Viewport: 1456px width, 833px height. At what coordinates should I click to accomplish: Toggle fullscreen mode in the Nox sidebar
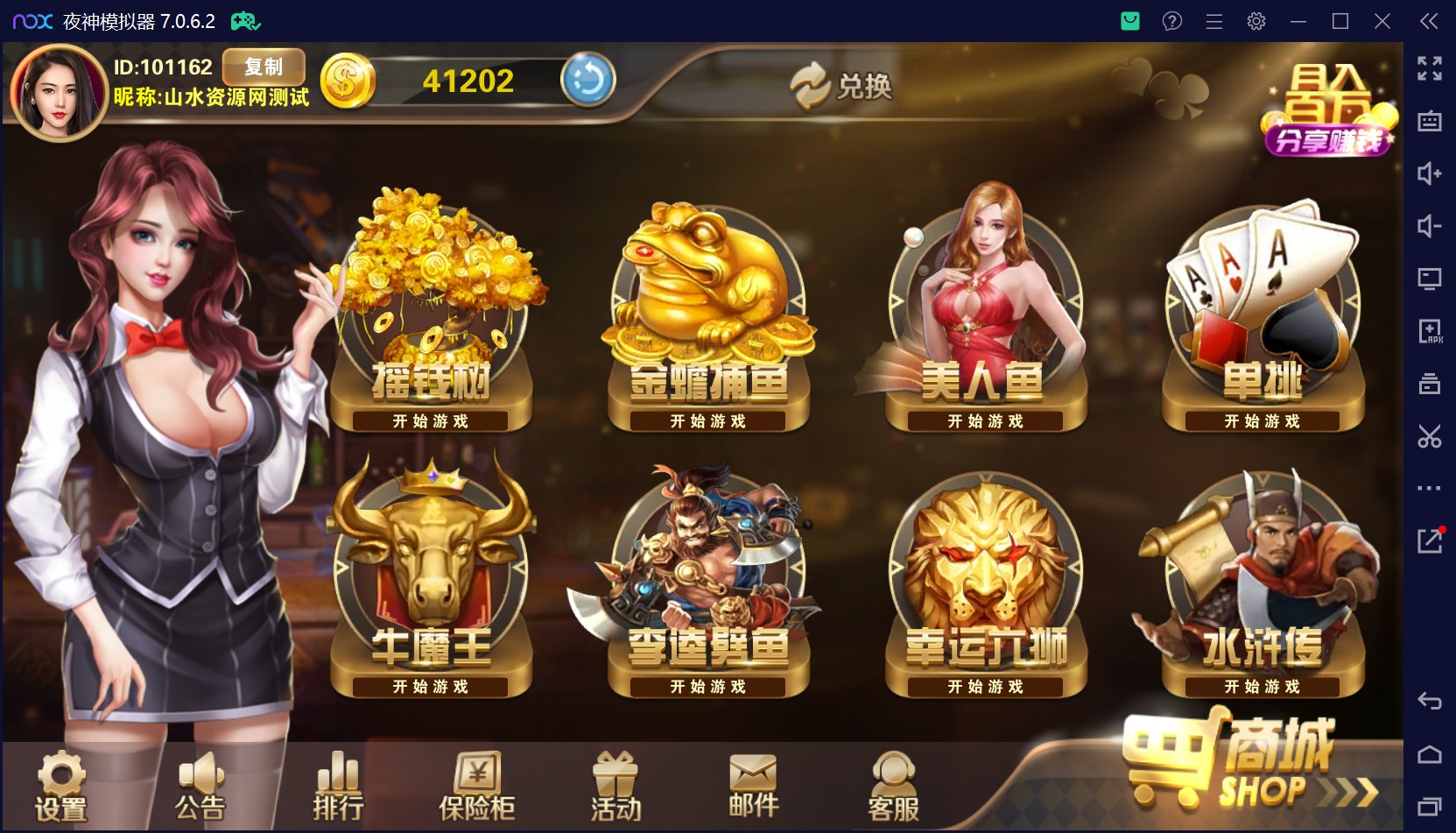click(1430, 68)
